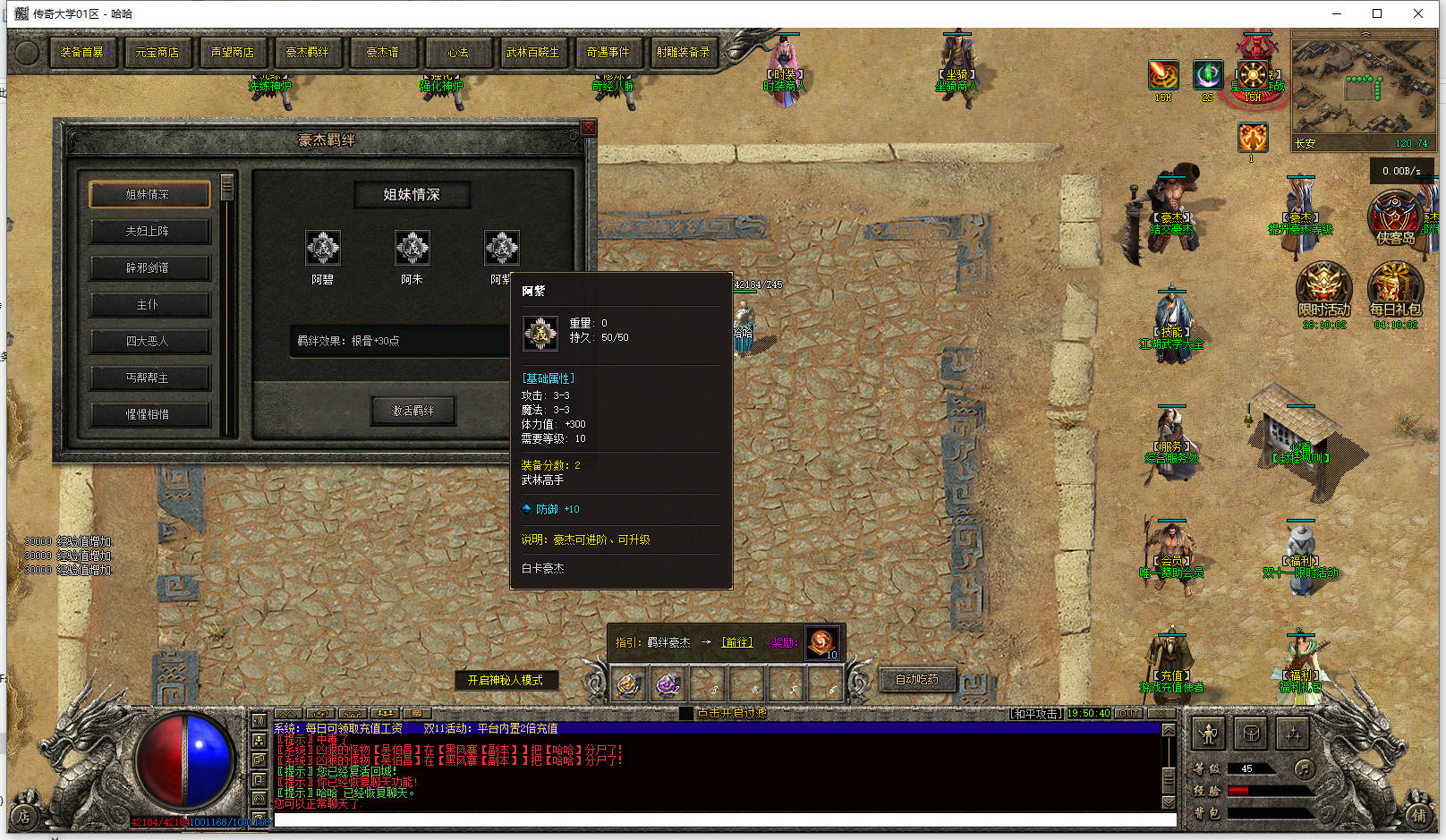Open the 奇遇事件 menu
Screen dimensions: 1446x840
608,53
